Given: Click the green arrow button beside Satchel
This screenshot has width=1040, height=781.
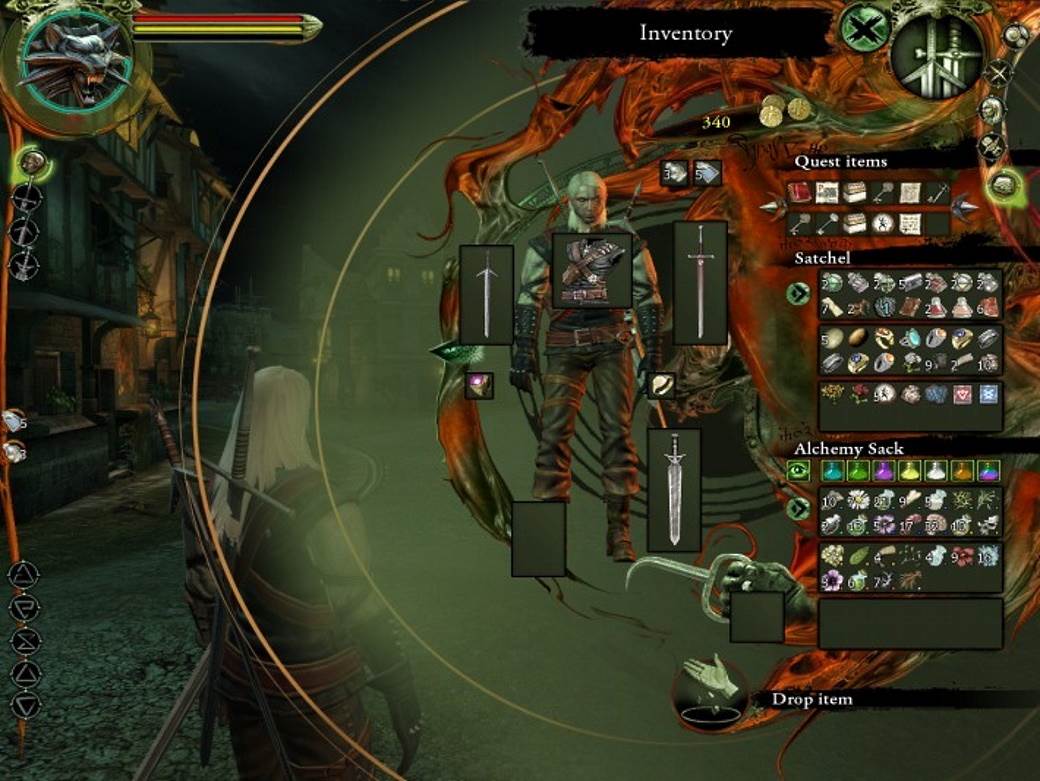Looking at the screenshot, I should click(x=798, y=294).
